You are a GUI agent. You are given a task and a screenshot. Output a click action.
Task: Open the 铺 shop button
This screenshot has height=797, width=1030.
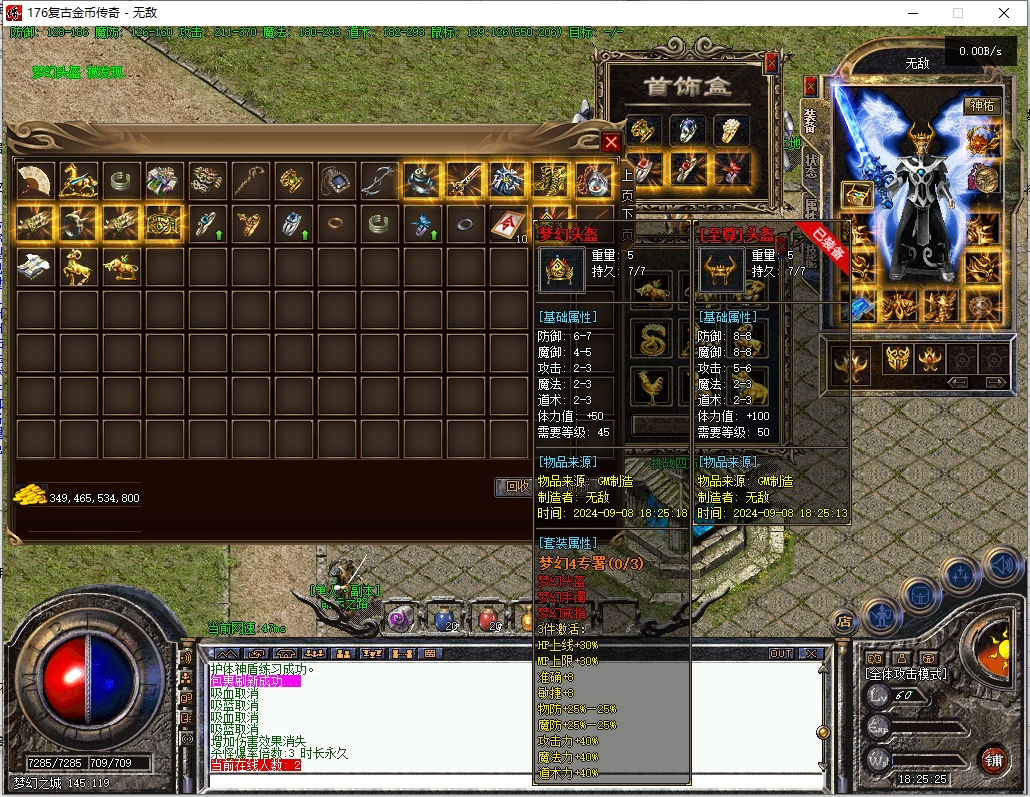pos(991,757)
